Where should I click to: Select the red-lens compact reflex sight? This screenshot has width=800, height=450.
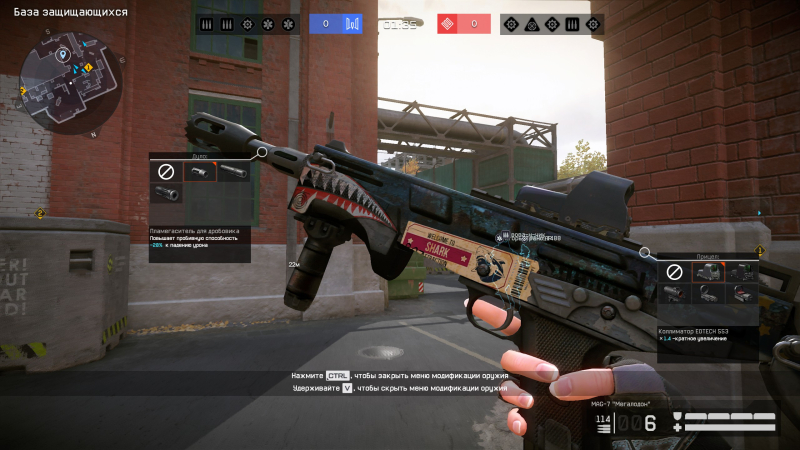pyautogui.click(x=740, y=293)
